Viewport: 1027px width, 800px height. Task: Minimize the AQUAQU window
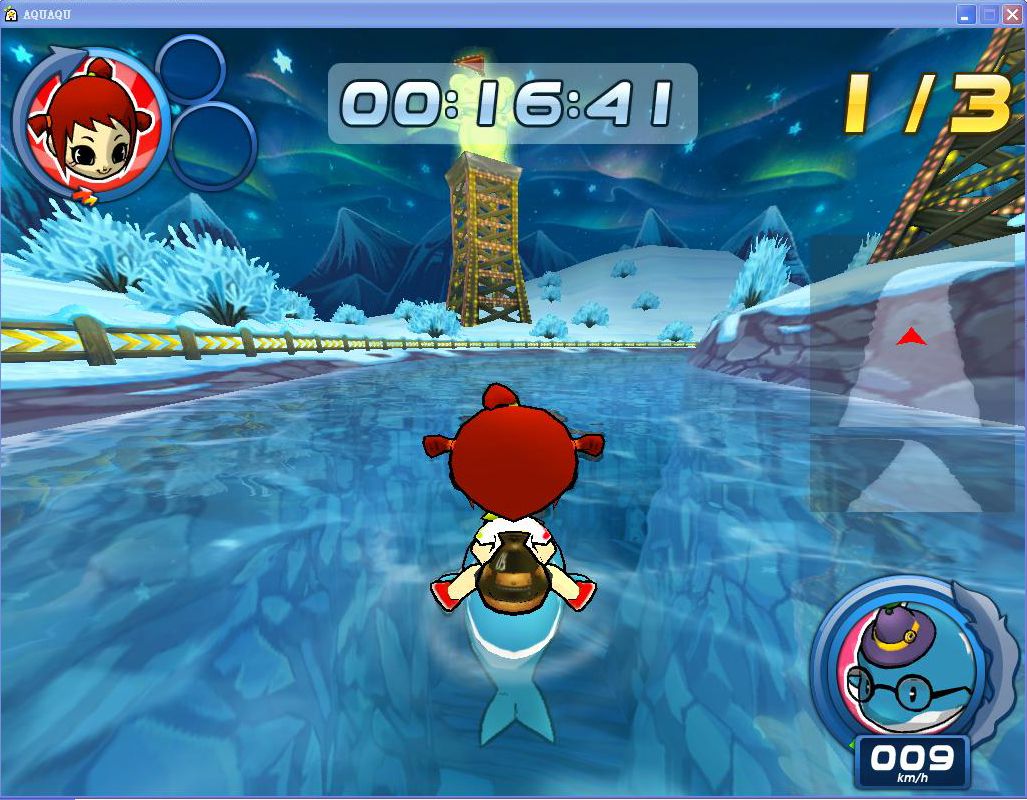pyautogui.click(x=966, y=14)
